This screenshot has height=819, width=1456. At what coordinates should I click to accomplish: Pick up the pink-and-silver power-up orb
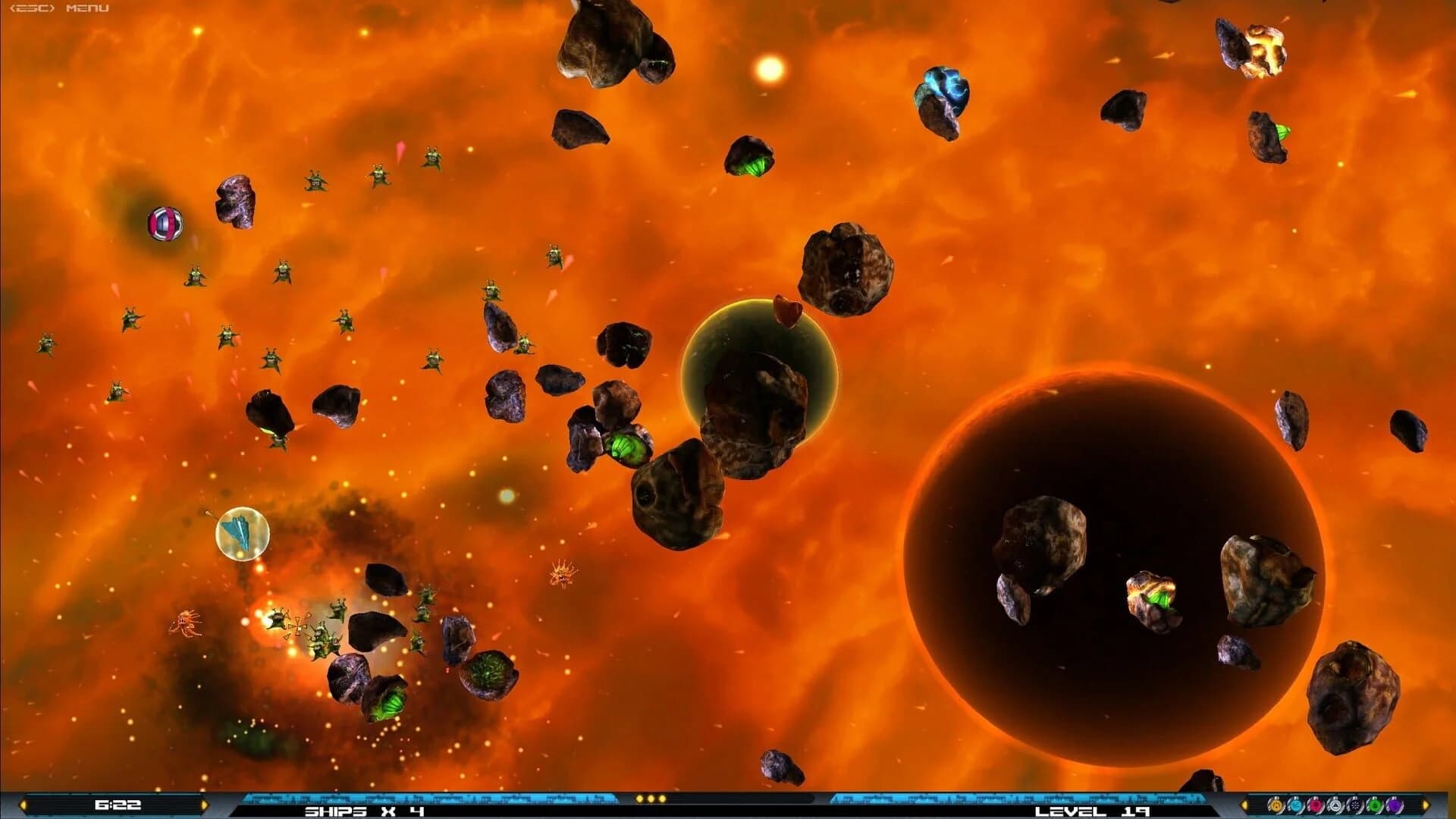(164, 224)
